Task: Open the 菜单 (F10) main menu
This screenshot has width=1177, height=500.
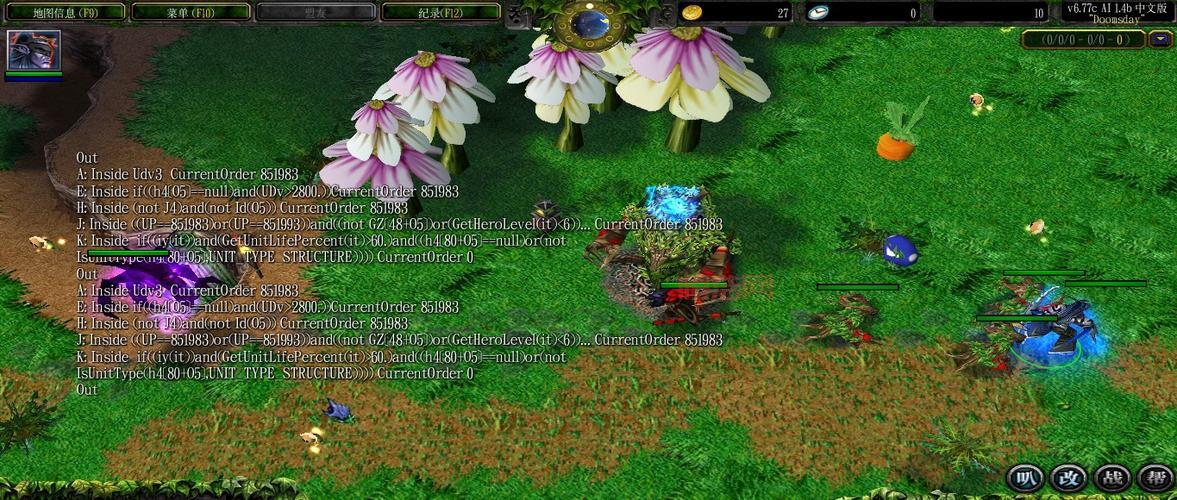Action: click(190, 12)
